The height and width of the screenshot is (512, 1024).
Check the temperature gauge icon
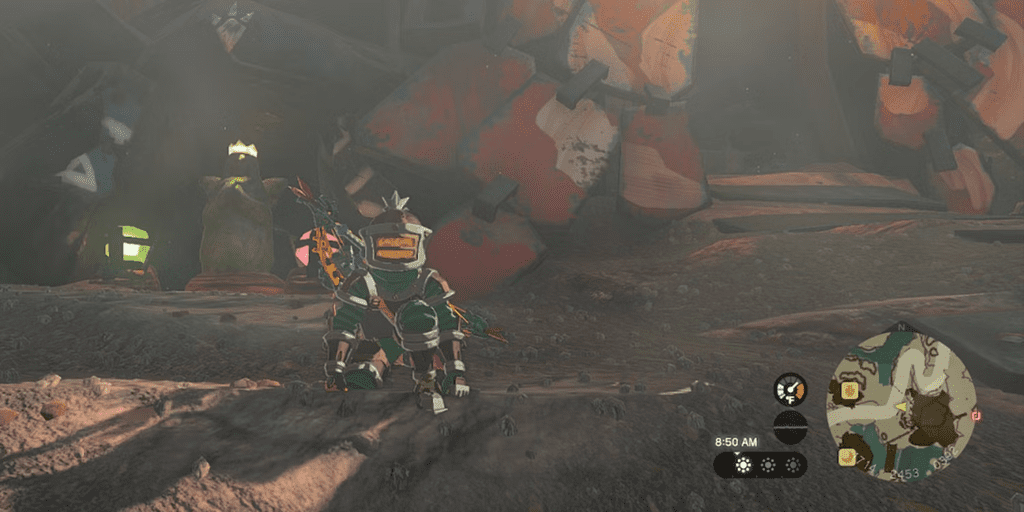(x=790, y=388)
